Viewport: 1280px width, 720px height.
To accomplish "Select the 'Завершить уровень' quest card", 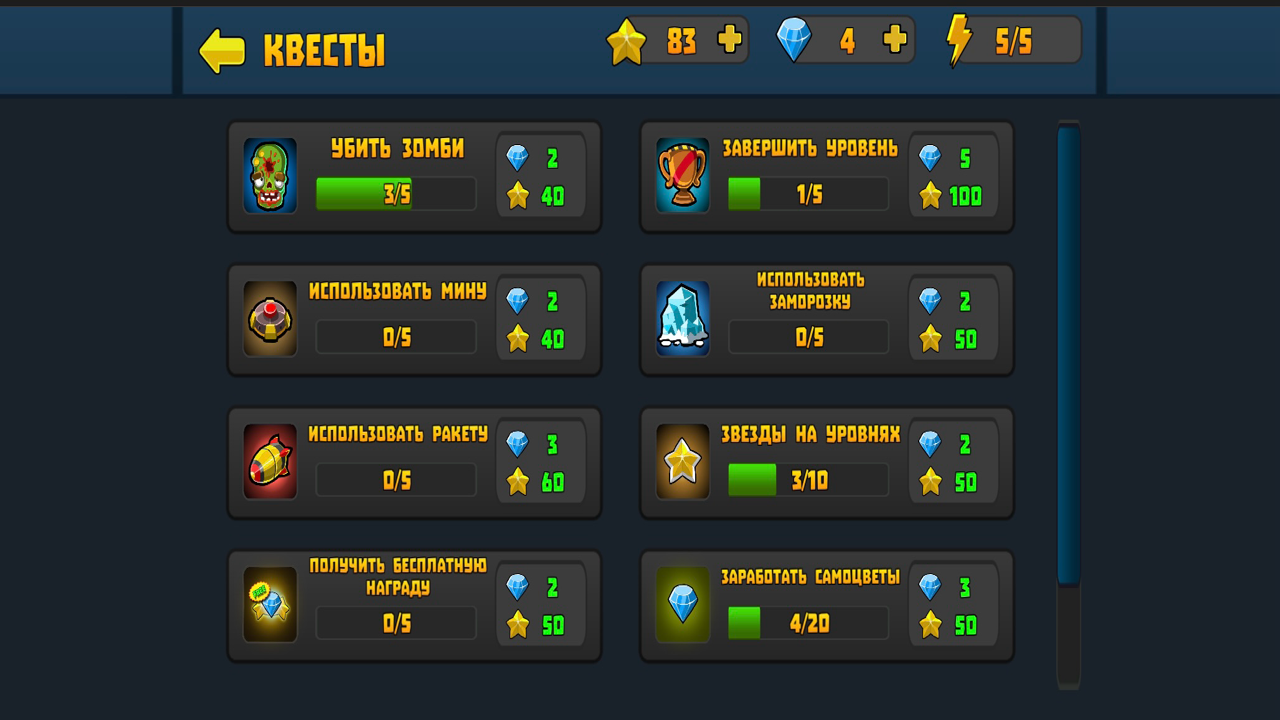I will coord(827,177).
